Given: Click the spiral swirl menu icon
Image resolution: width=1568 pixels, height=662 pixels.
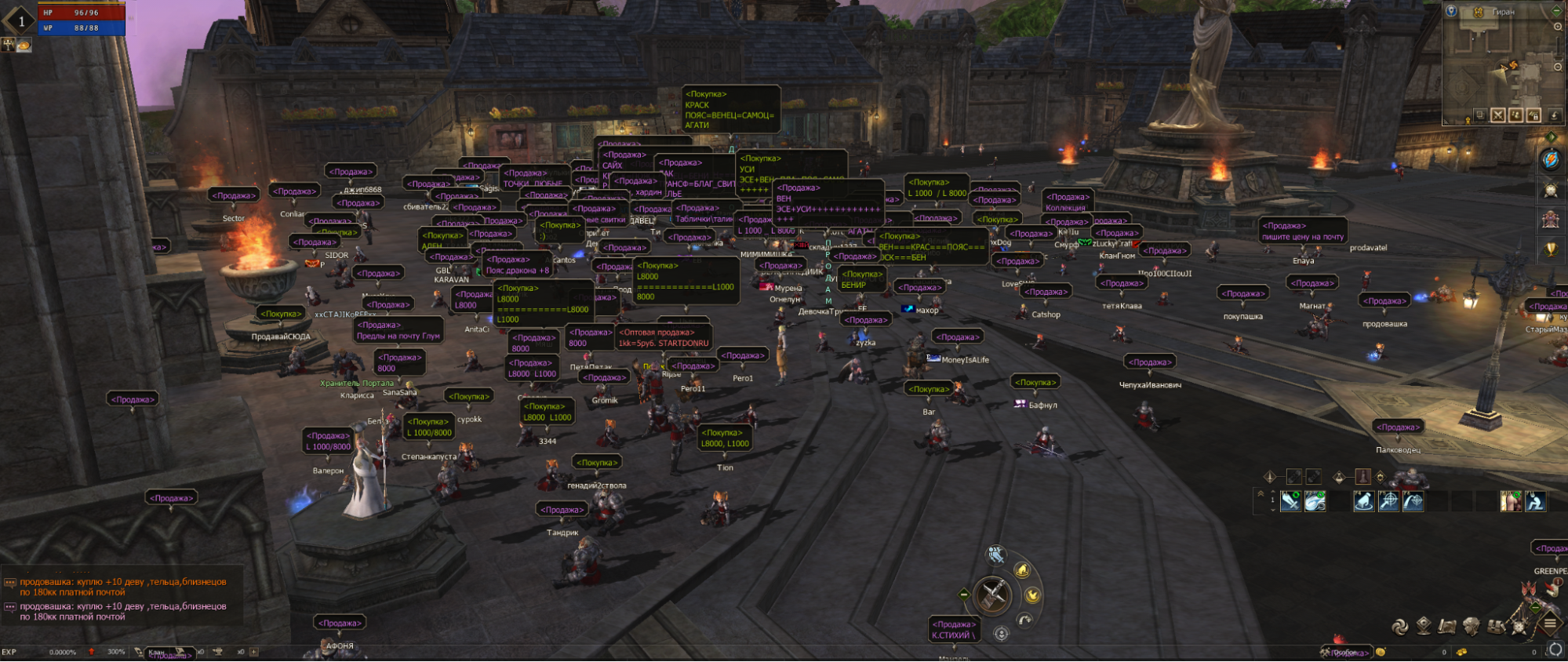Looking at the screenshot, I should tap(1399, 626).
